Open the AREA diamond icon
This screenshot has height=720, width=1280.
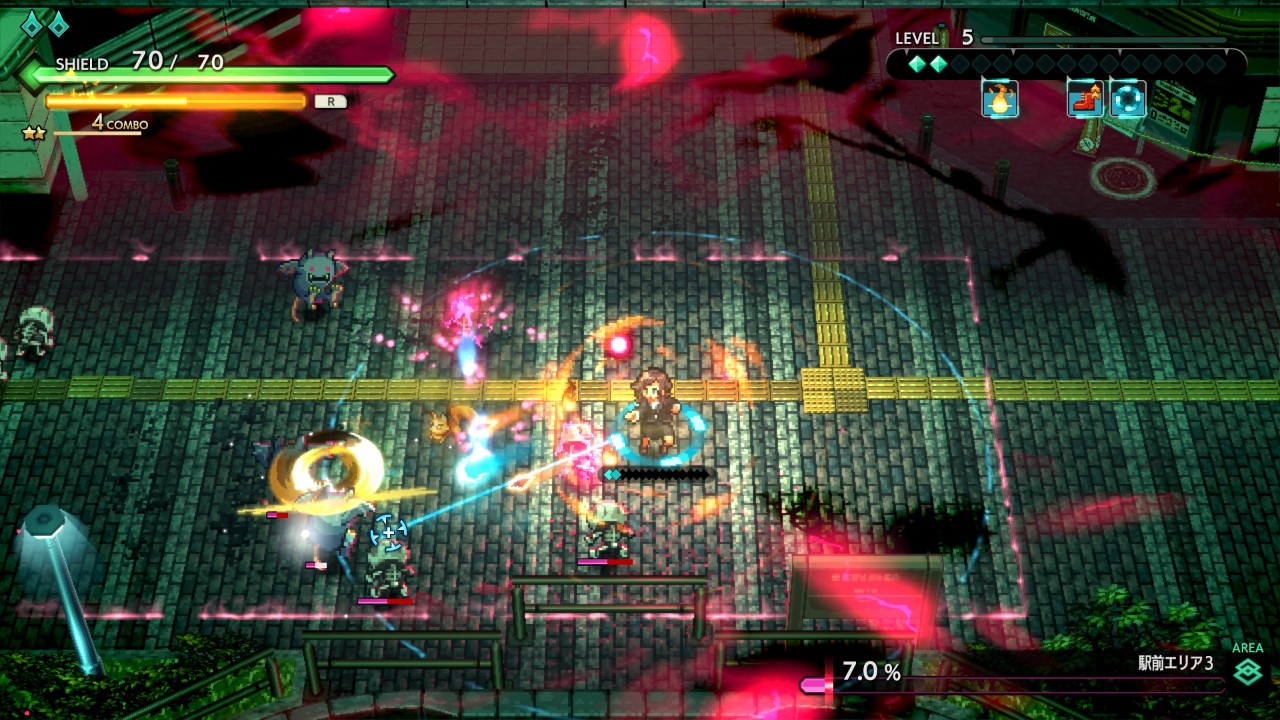pyautogui.click(x=1247, y=673)
